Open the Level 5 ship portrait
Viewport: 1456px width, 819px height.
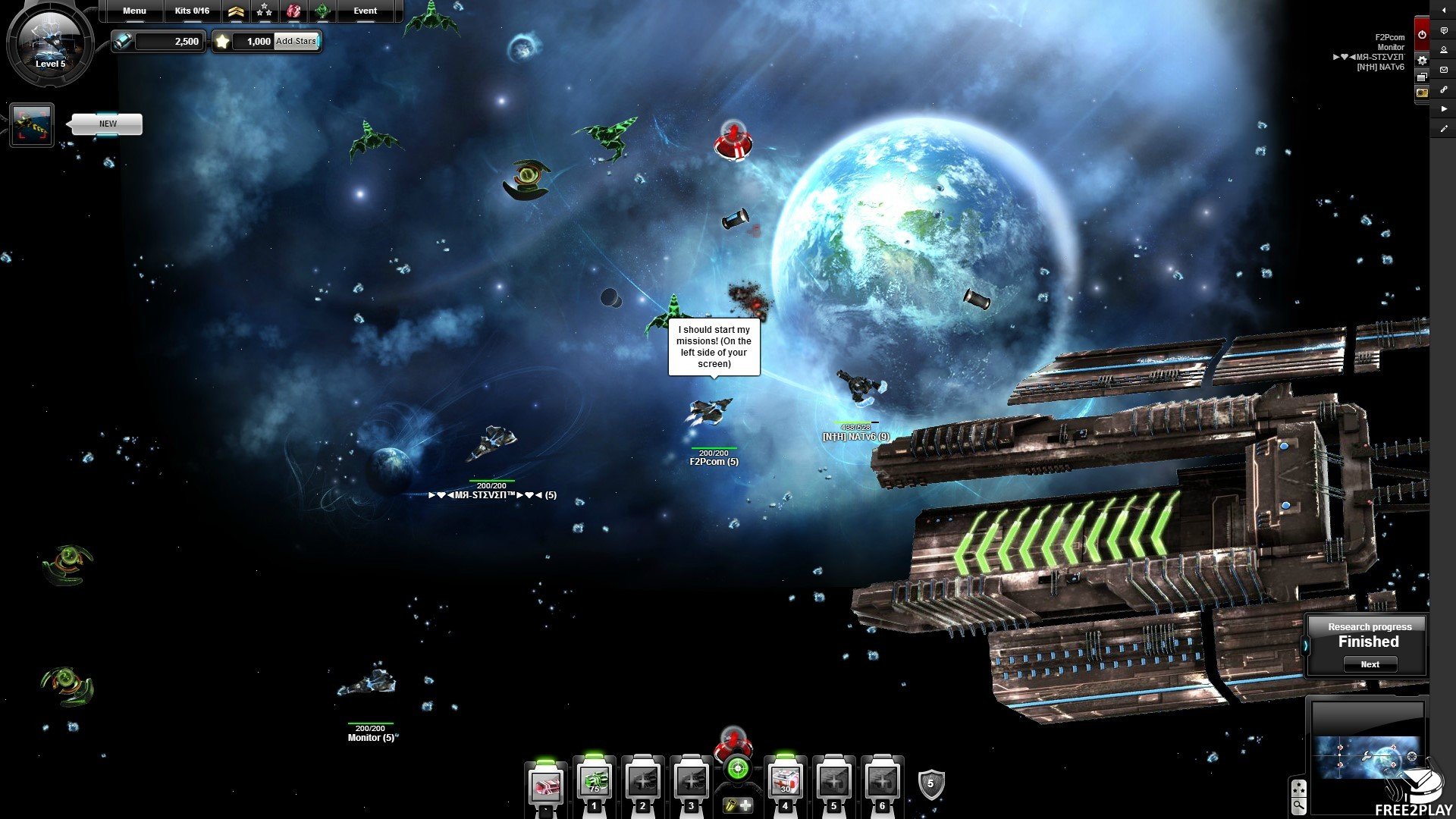50,42
